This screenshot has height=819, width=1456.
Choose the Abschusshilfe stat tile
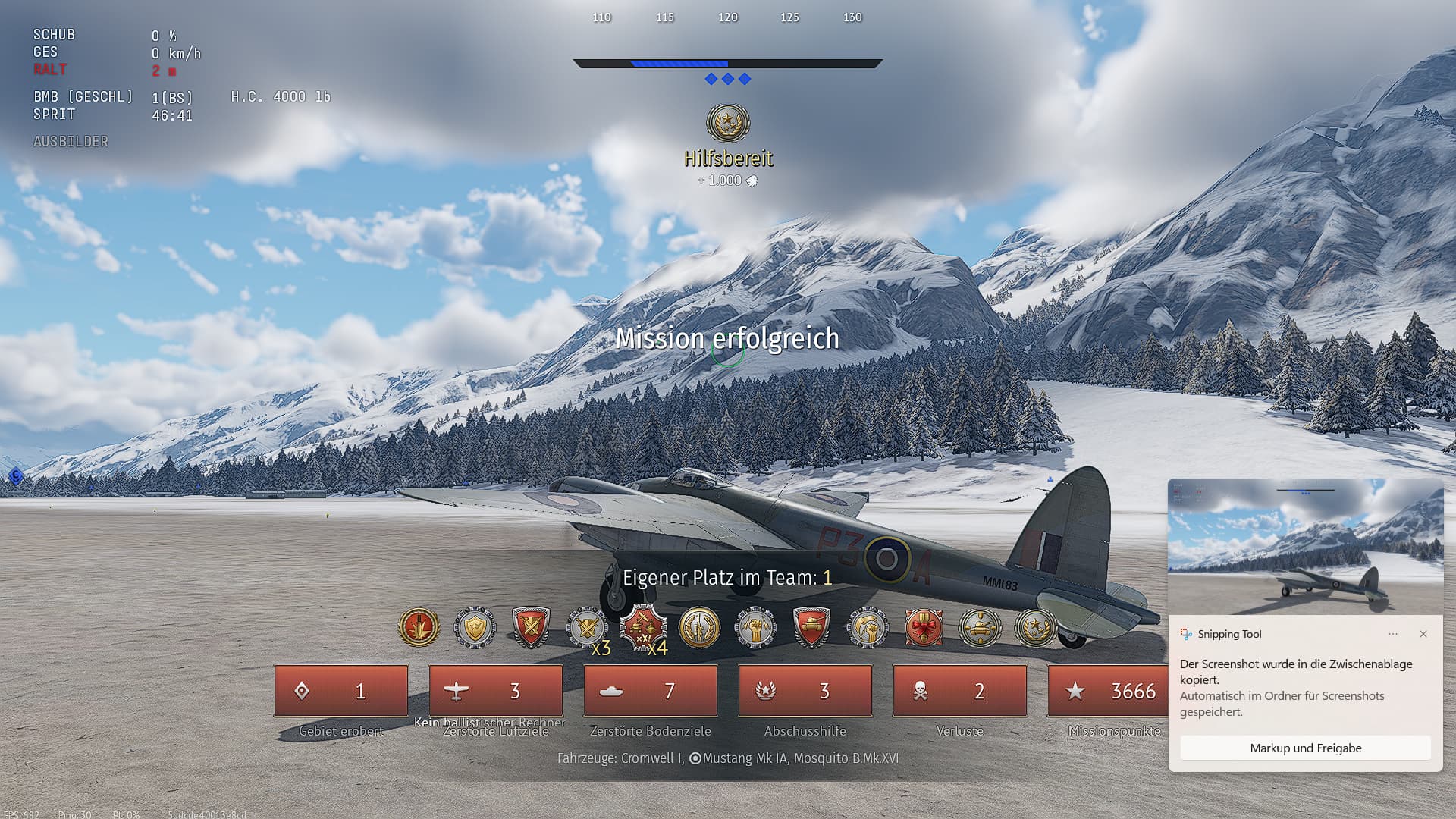click(x=805, y=691)
